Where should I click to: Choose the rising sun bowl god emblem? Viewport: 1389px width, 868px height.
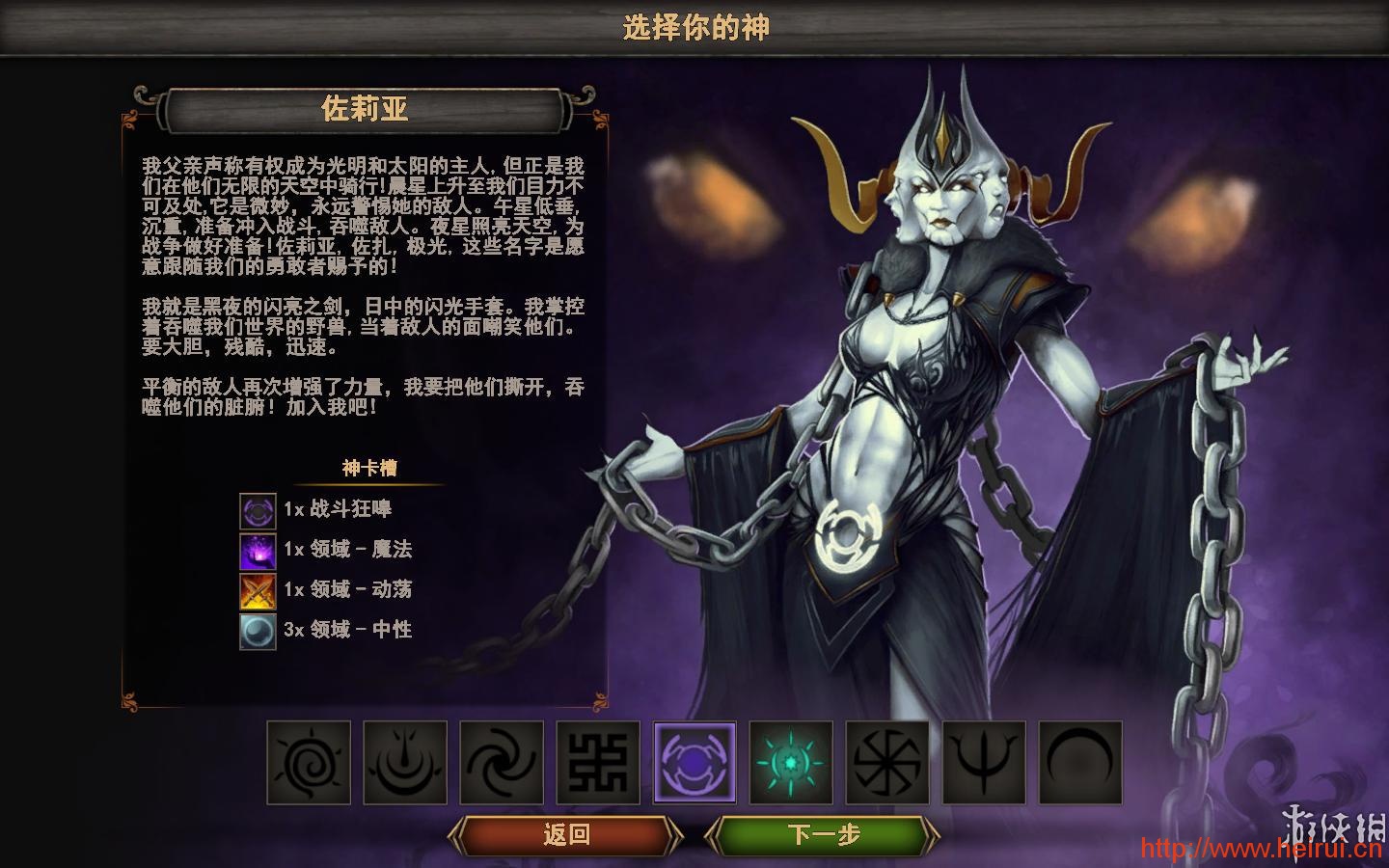(x=405, y=762)
